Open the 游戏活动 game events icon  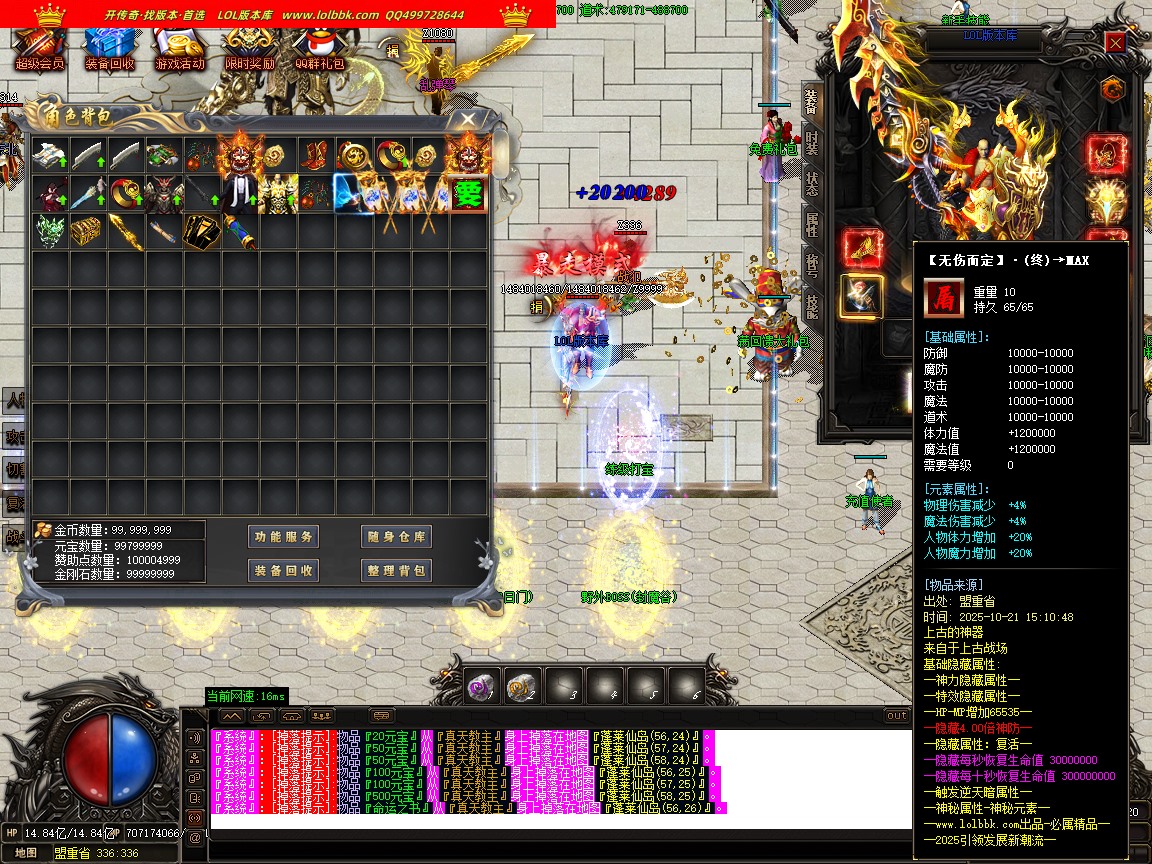tap(180, 47)
